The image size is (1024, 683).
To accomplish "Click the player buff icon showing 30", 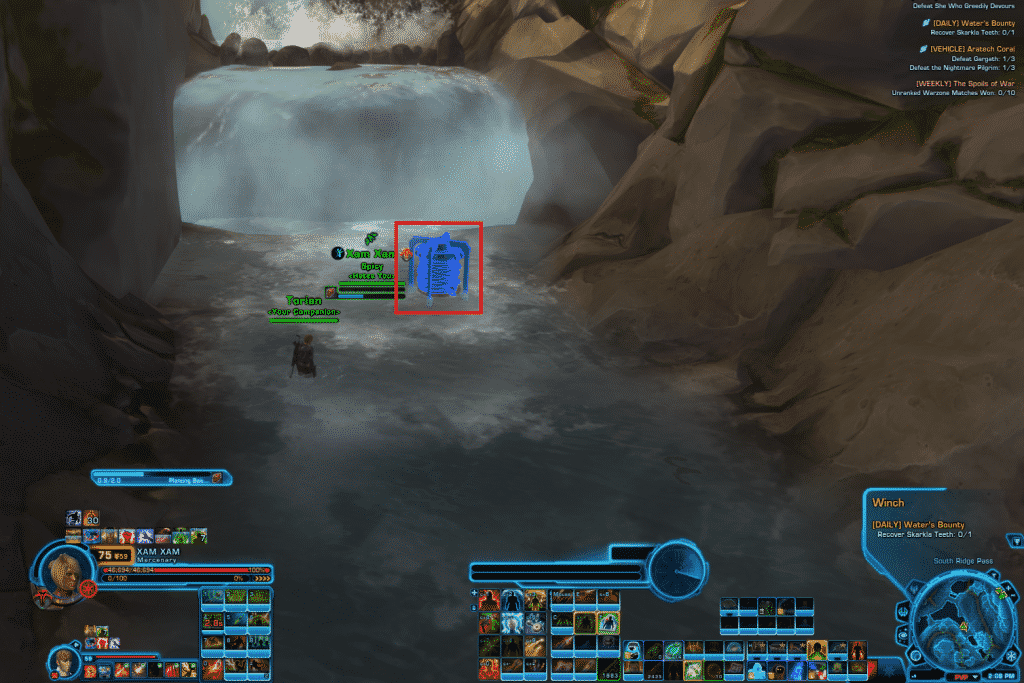I will [x=91, y=518].
